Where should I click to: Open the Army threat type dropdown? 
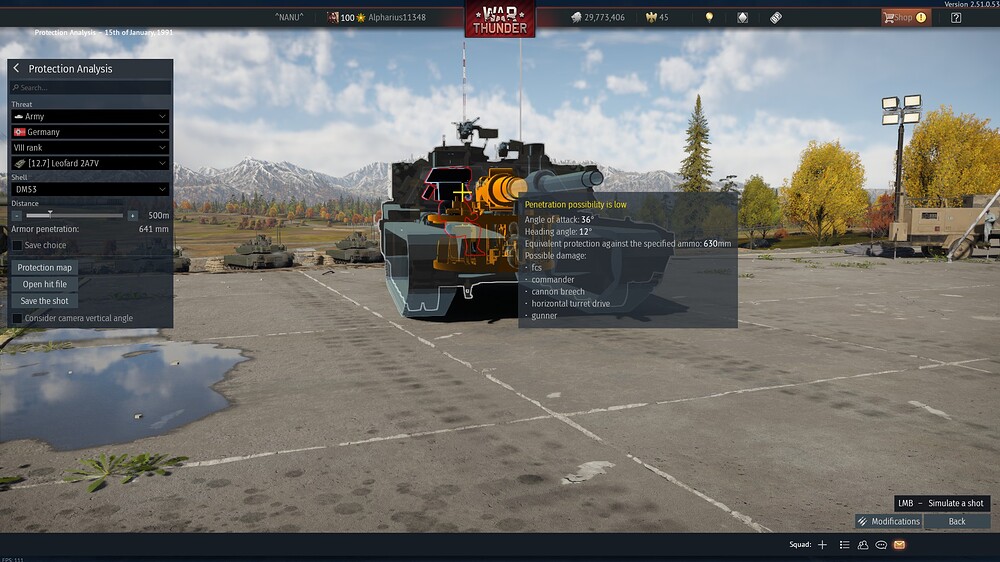click(x=90, y=116)
